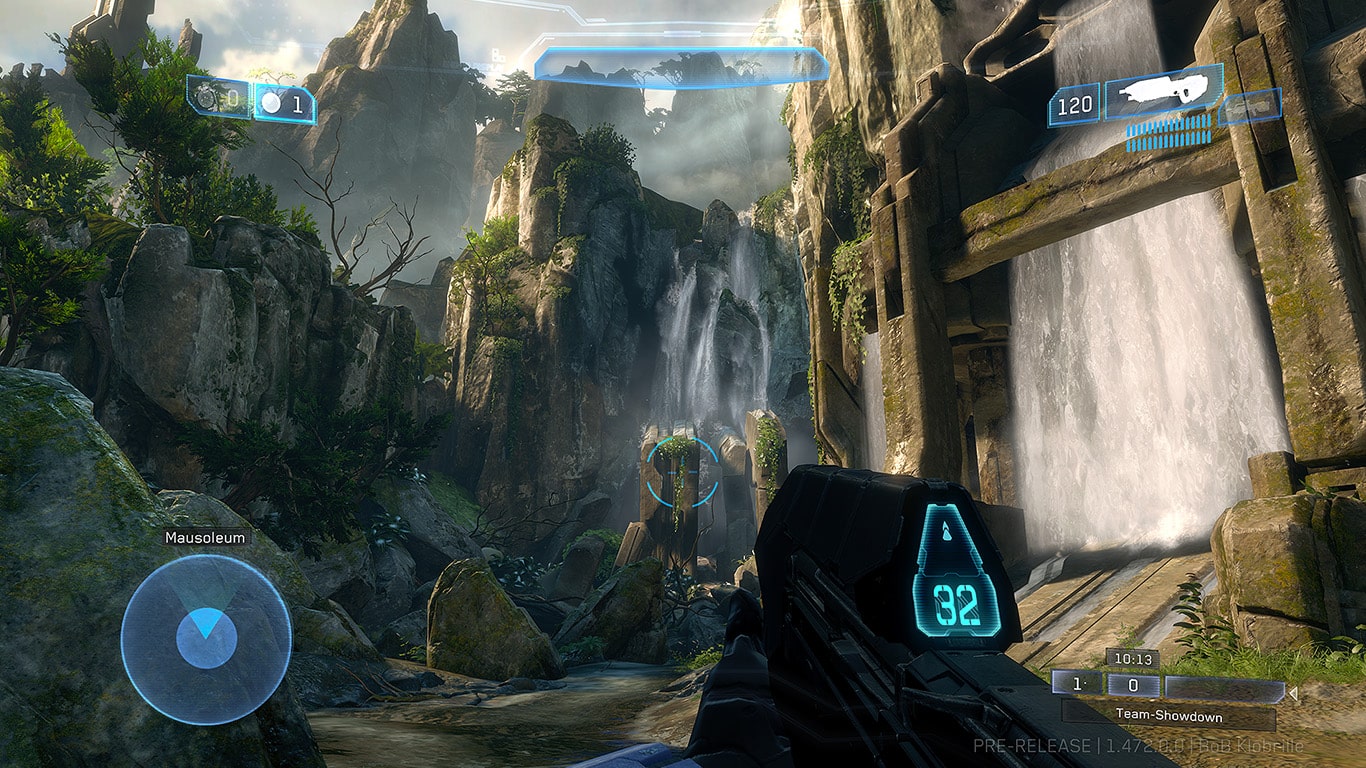The height and width of the screenshot is (768, 1366).
Task: Click the battle rifle weapon icon
Action: coord(1163,92)
